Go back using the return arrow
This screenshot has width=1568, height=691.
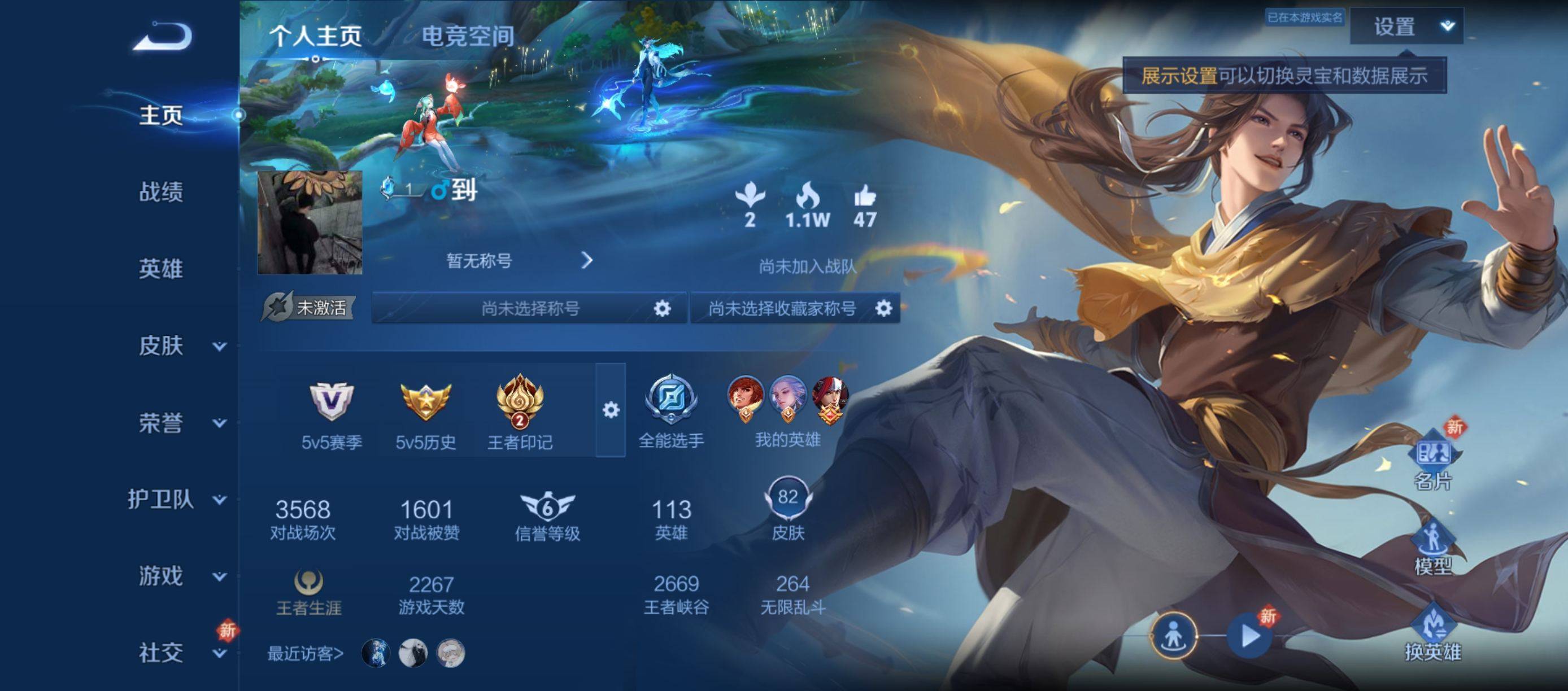click(163, 37)
